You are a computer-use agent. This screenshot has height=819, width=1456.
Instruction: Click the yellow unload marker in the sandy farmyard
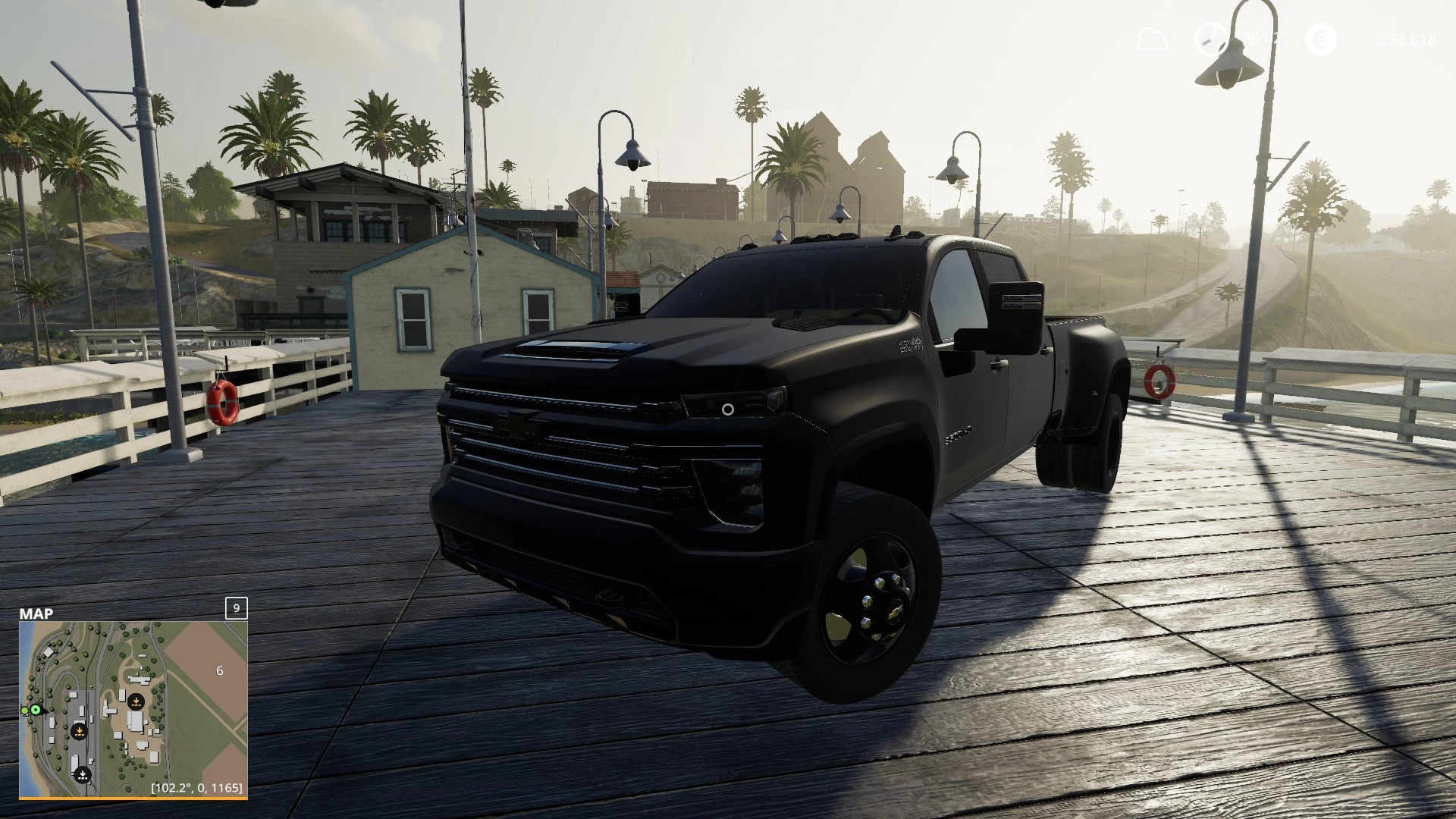pyautogui.click(x=136, y=701)
